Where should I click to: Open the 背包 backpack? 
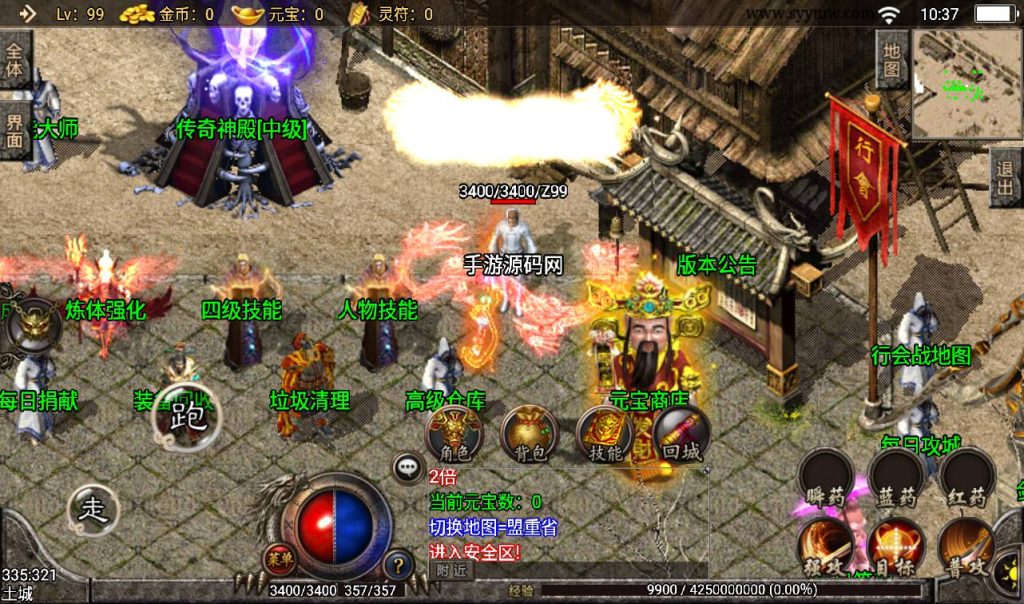530,435
